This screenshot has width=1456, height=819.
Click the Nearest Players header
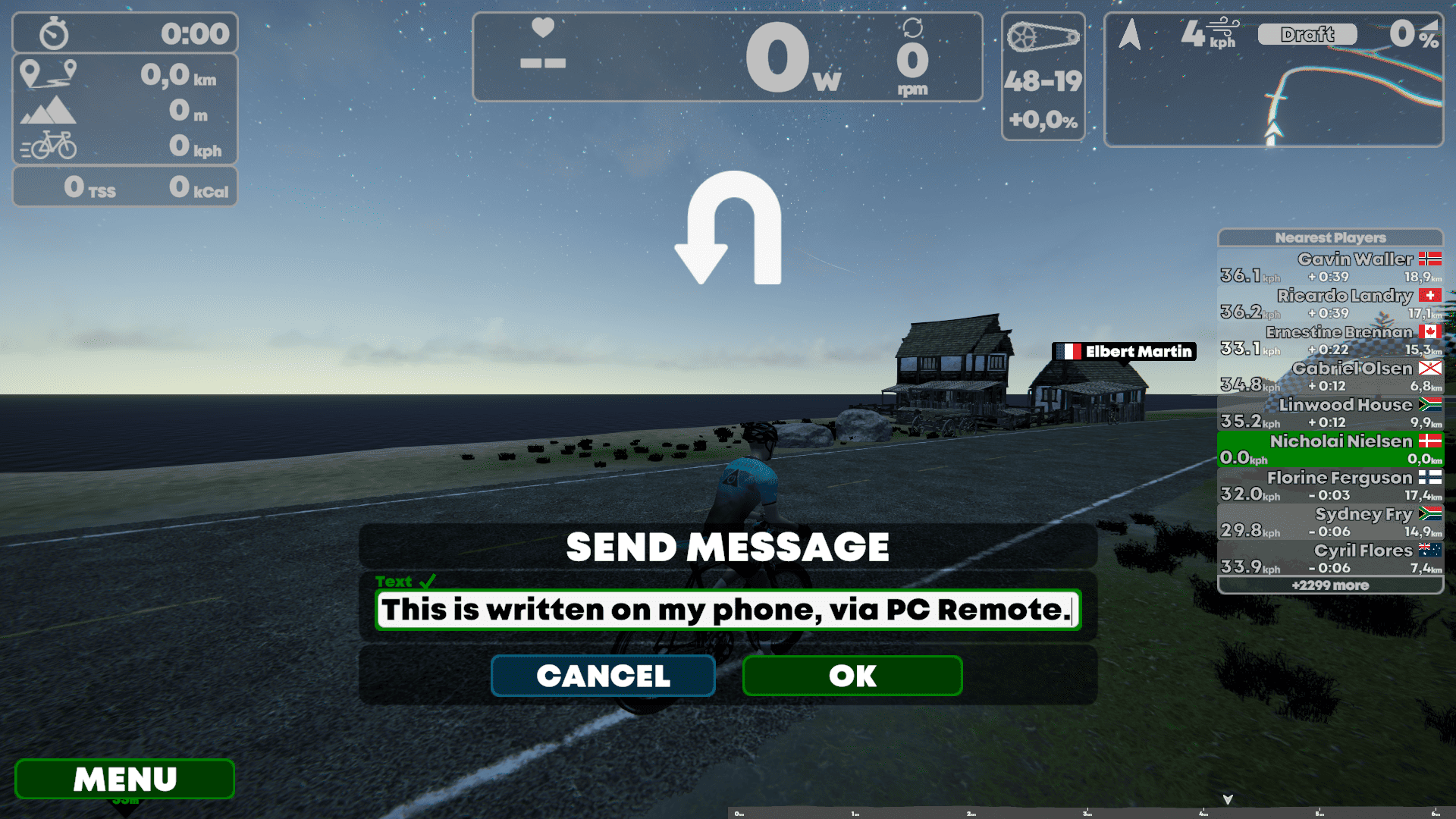pyautogui.click(x=1330, y=237)
